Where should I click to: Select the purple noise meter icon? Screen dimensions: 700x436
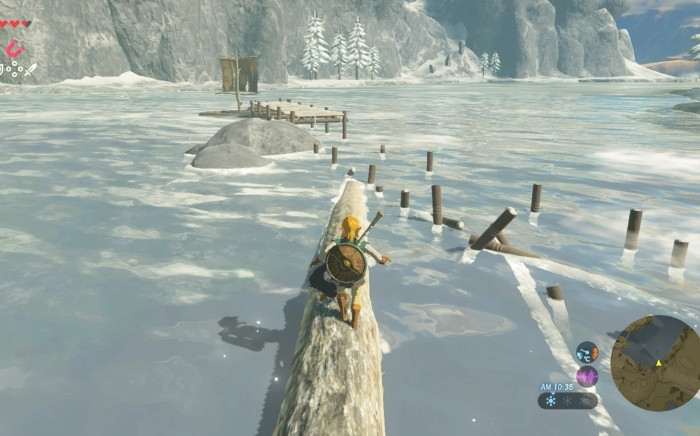[x=587, y=376]
